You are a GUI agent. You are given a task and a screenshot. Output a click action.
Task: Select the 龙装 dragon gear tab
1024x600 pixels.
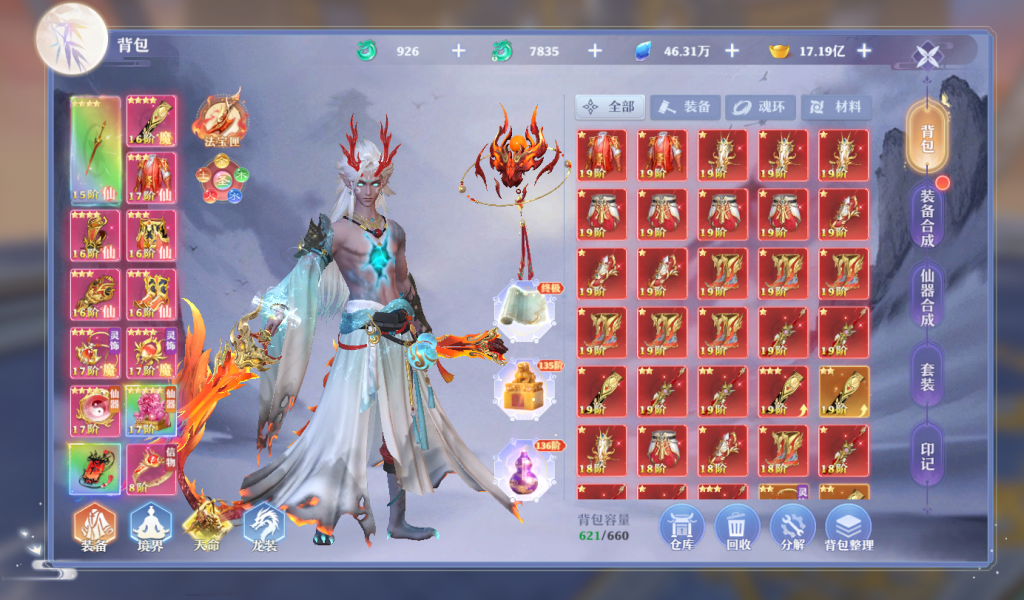263,527
